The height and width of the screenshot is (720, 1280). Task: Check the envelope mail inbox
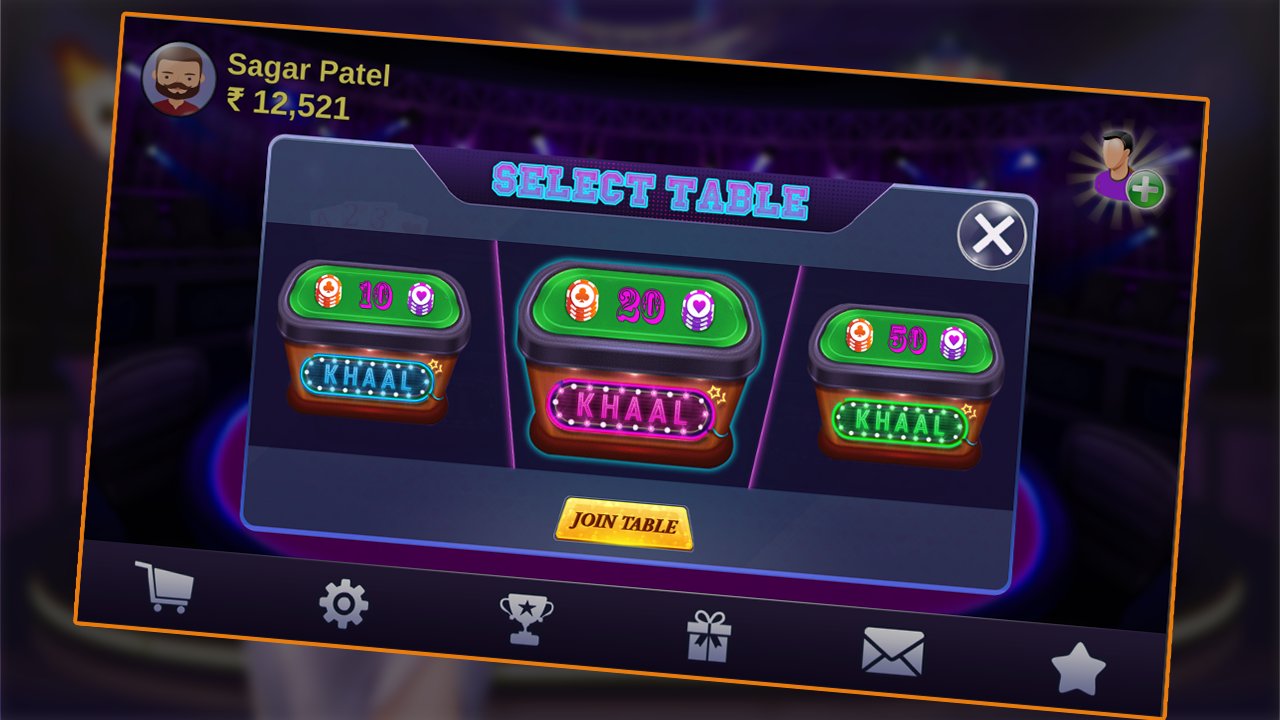tap(892, 651)
